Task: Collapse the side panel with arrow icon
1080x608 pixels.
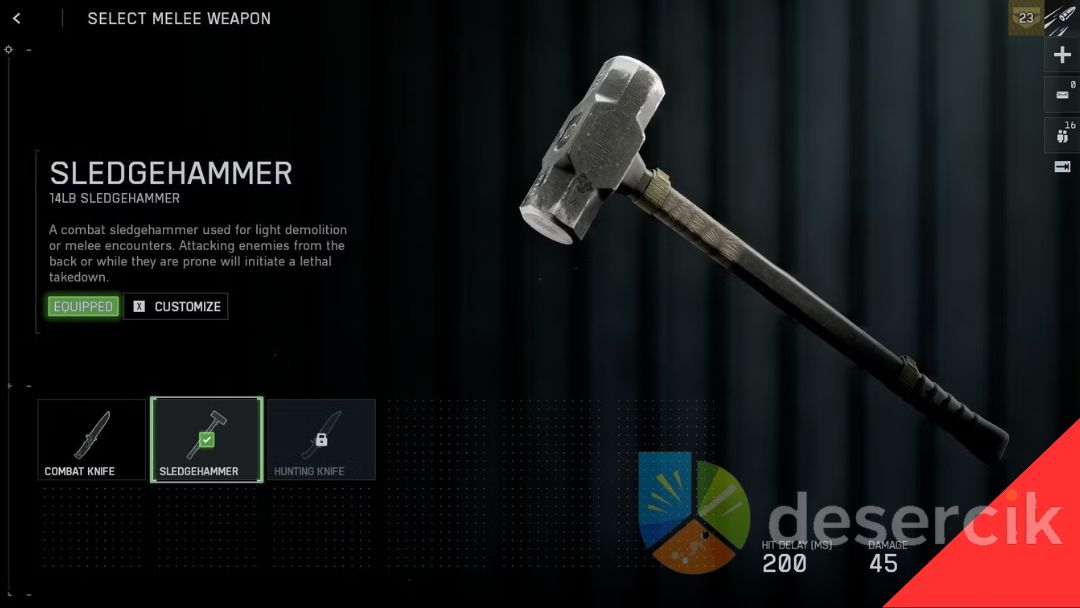Action: [1062, 167]
